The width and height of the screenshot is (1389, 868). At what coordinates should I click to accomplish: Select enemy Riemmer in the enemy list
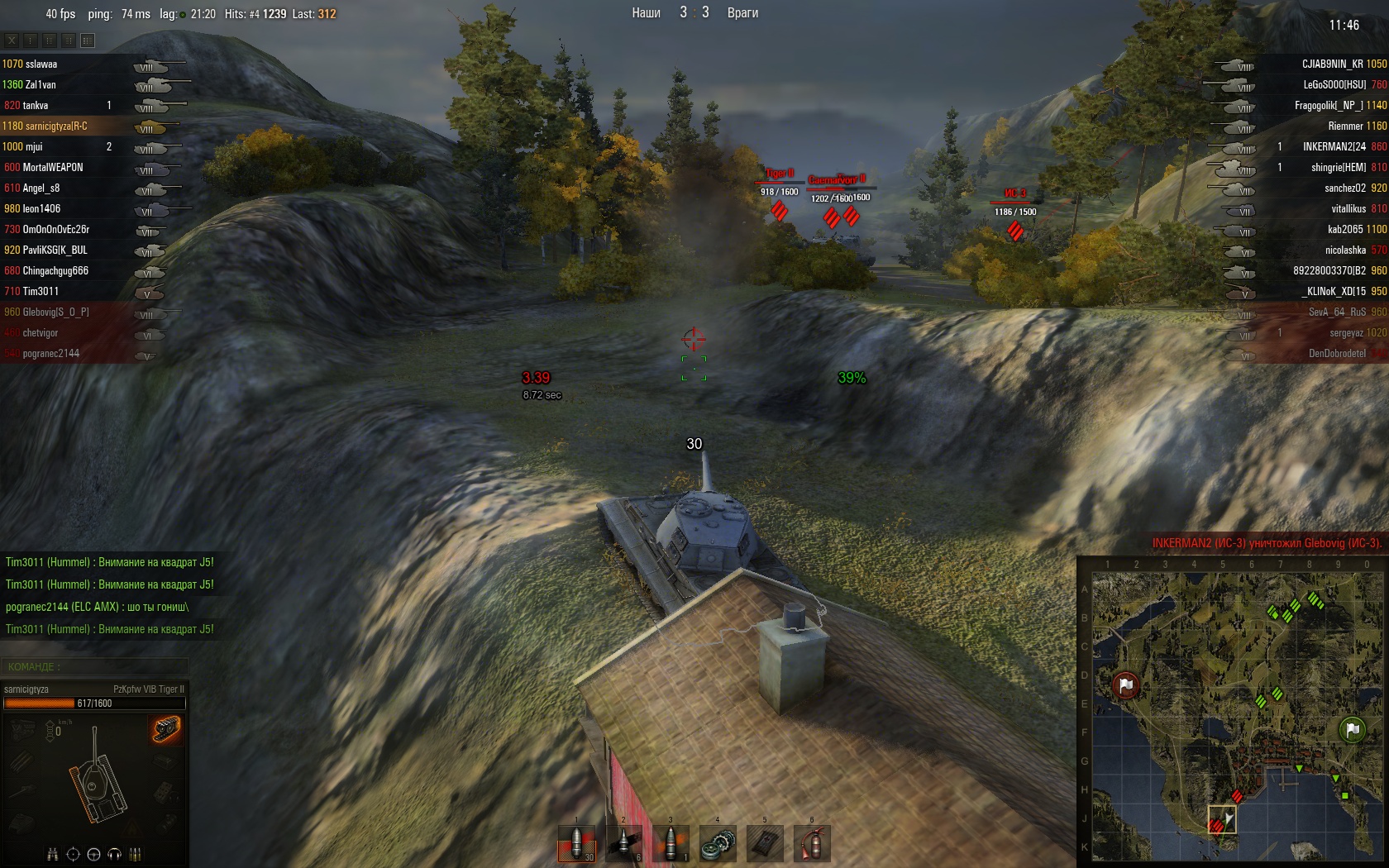(1345, 126)
